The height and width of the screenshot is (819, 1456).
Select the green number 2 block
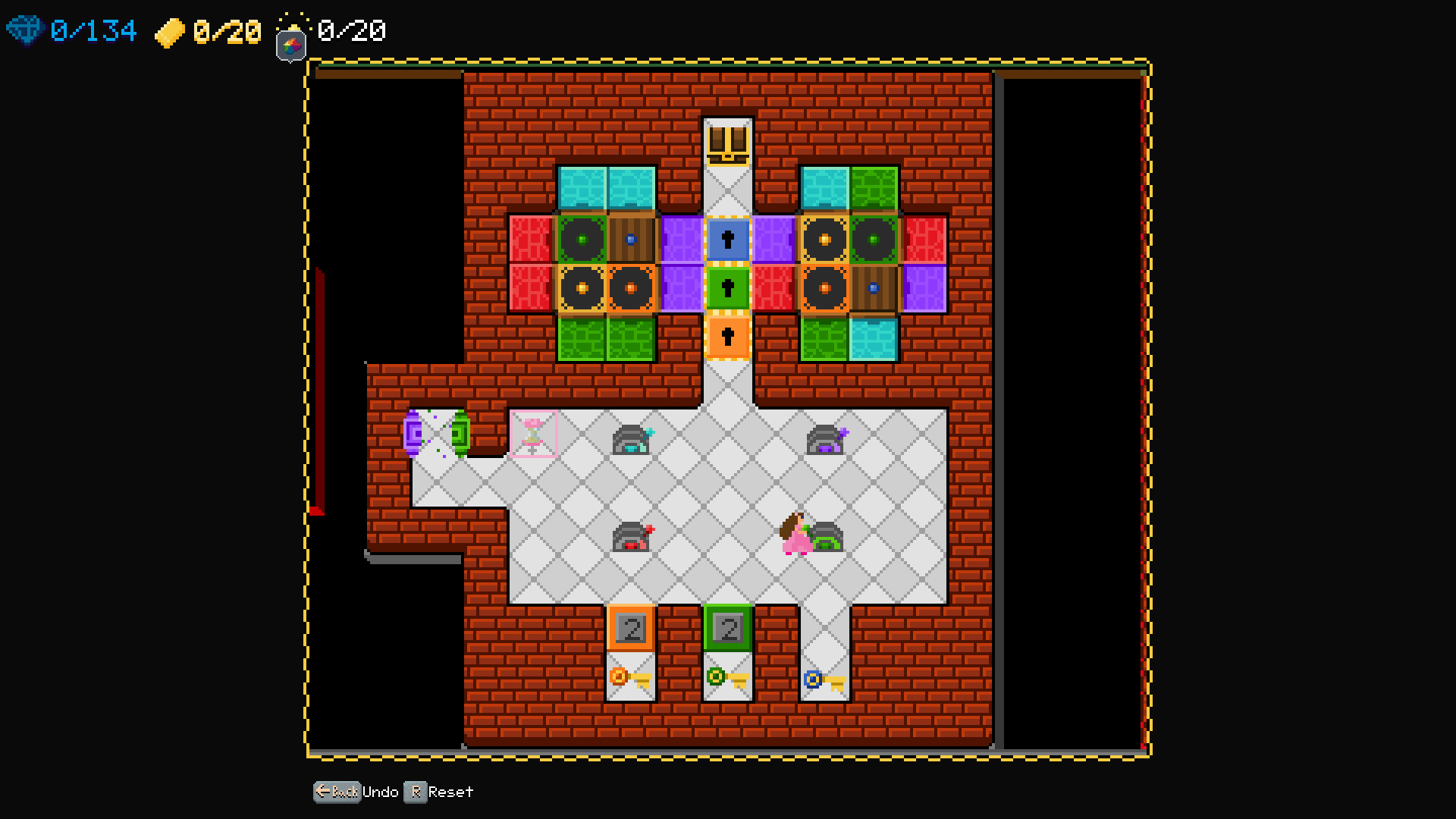pos(728,628)
